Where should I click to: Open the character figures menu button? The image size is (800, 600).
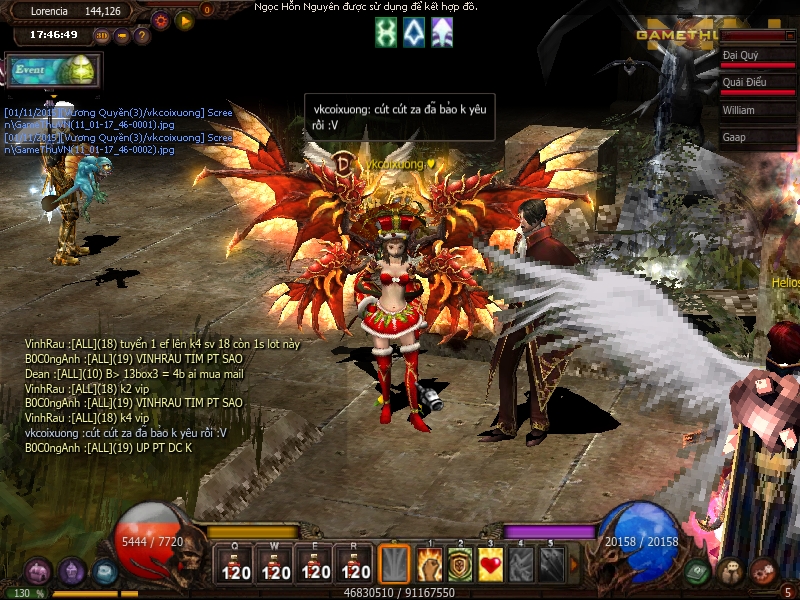tap(730, 572)
